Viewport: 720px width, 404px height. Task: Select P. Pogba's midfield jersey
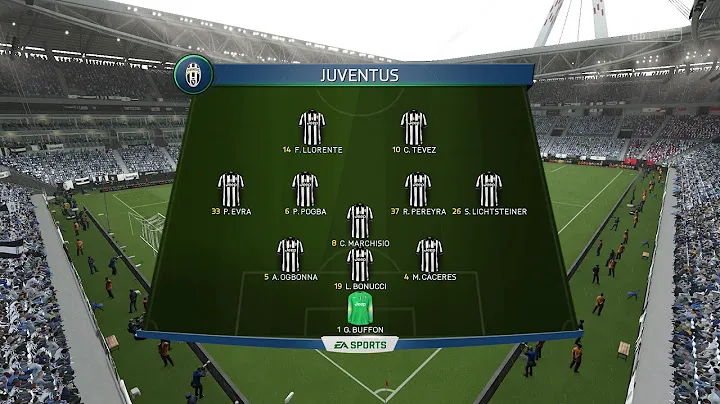(305, 189)
